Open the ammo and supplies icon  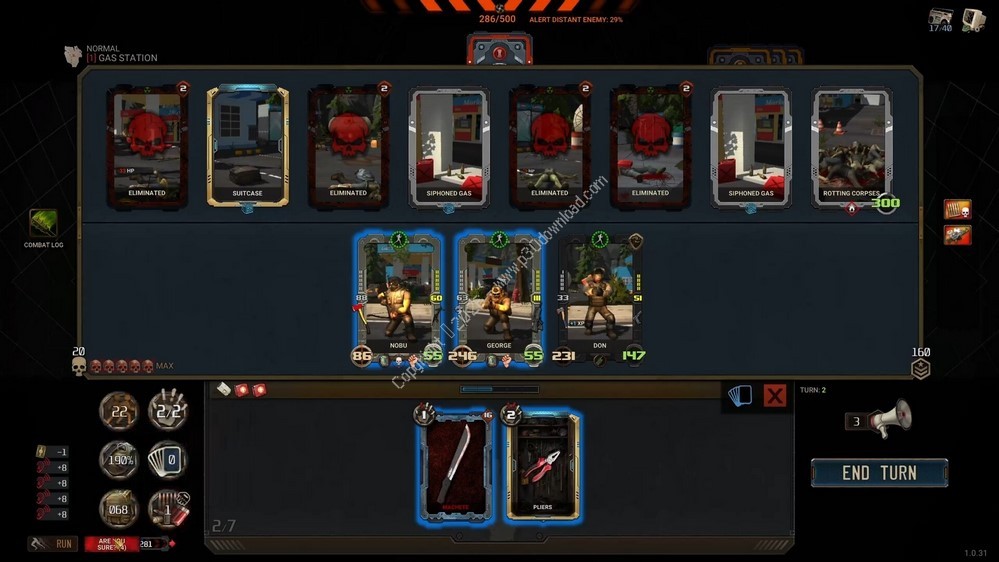(168, 508)
